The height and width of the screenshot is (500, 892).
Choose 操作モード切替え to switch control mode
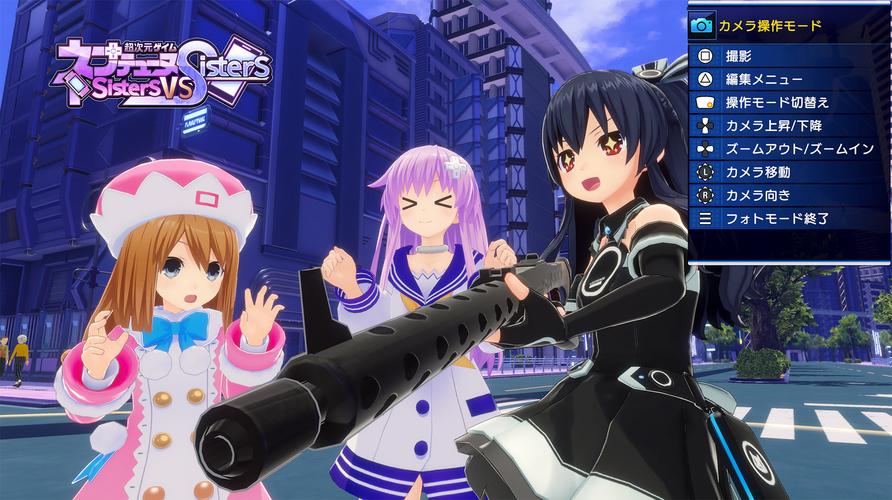(777, 103)
